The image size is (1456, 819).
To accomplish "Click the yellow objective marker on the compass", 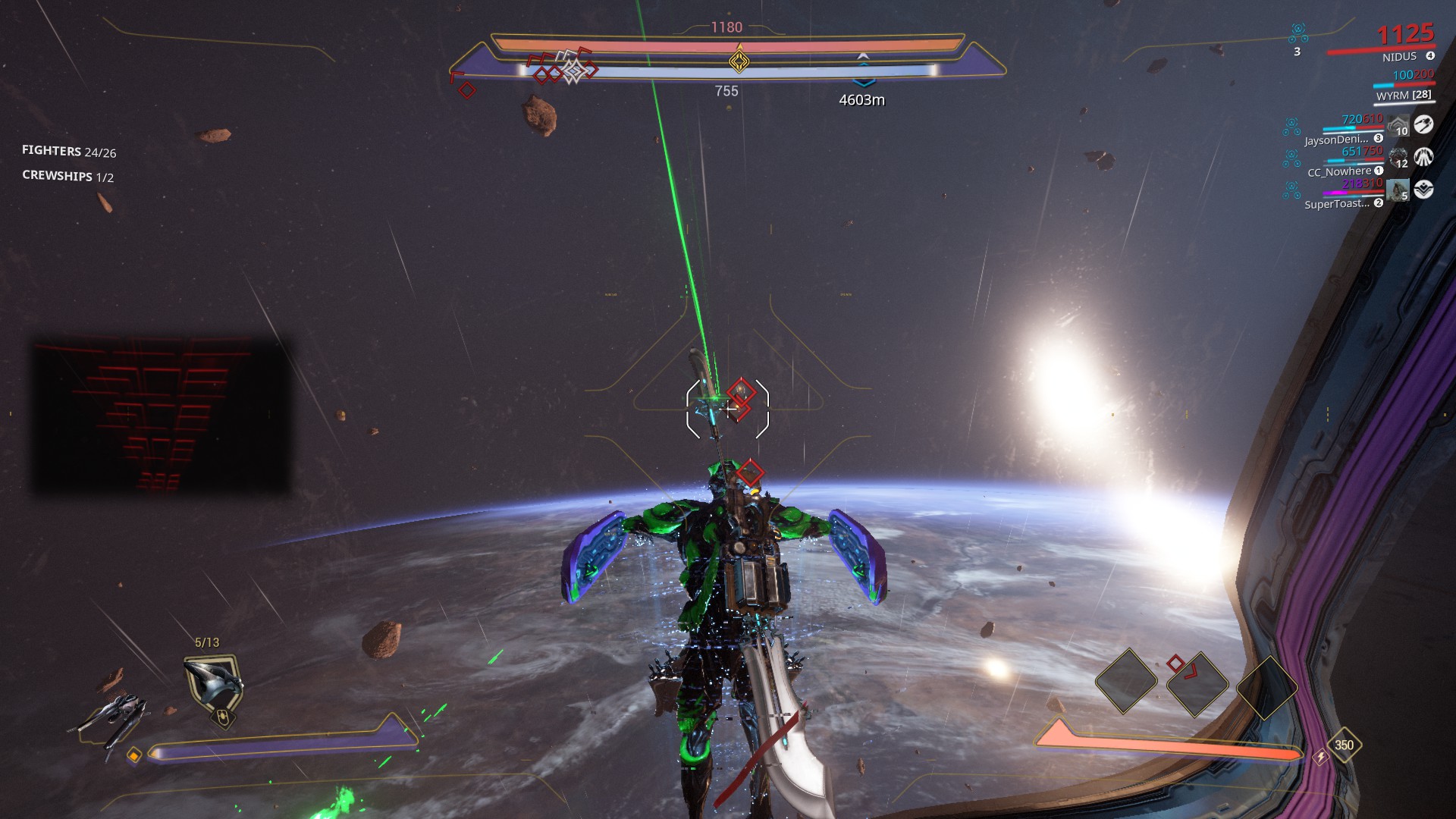I will (739, 60).
